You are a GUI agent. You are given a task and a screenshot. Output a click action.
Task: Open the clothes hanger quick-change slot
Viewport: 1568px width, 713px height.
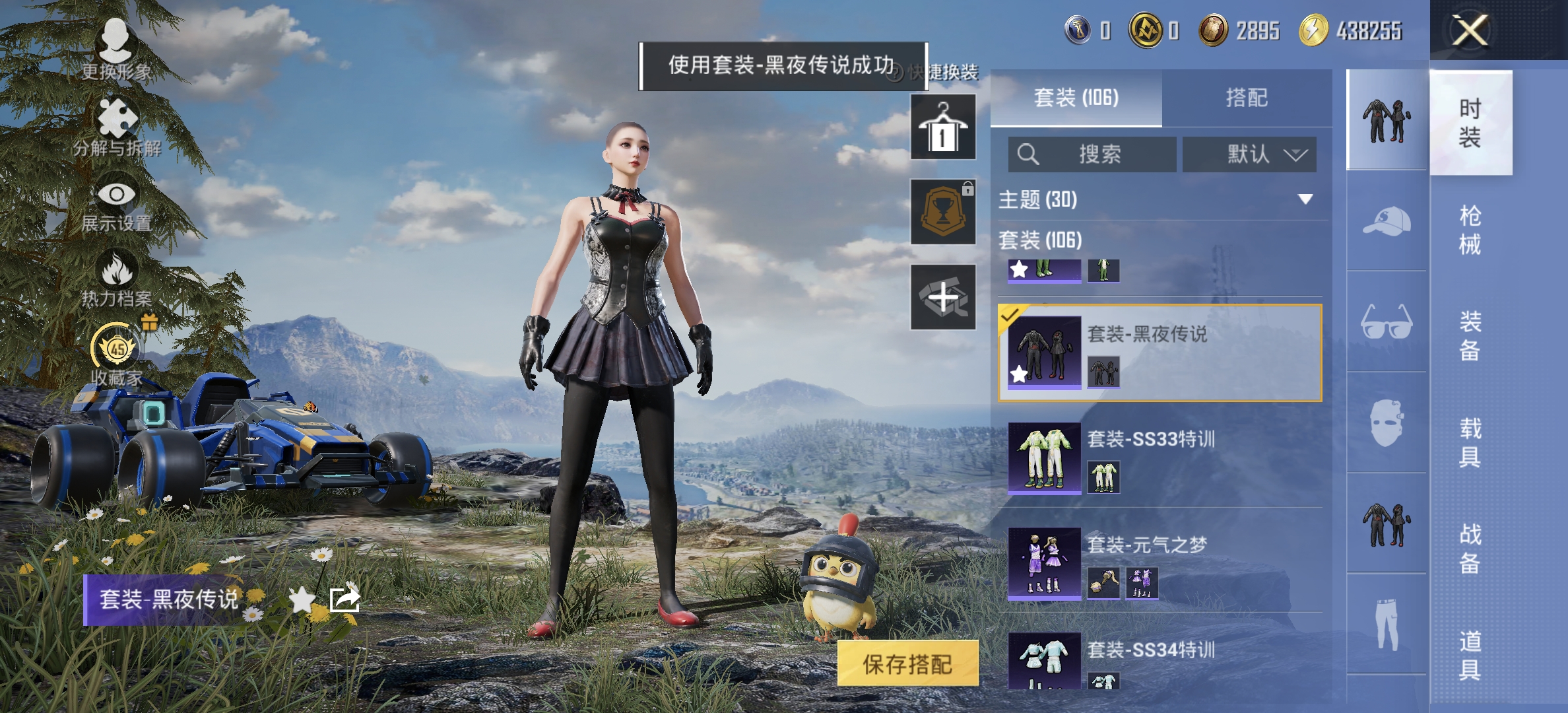point(942,125)
